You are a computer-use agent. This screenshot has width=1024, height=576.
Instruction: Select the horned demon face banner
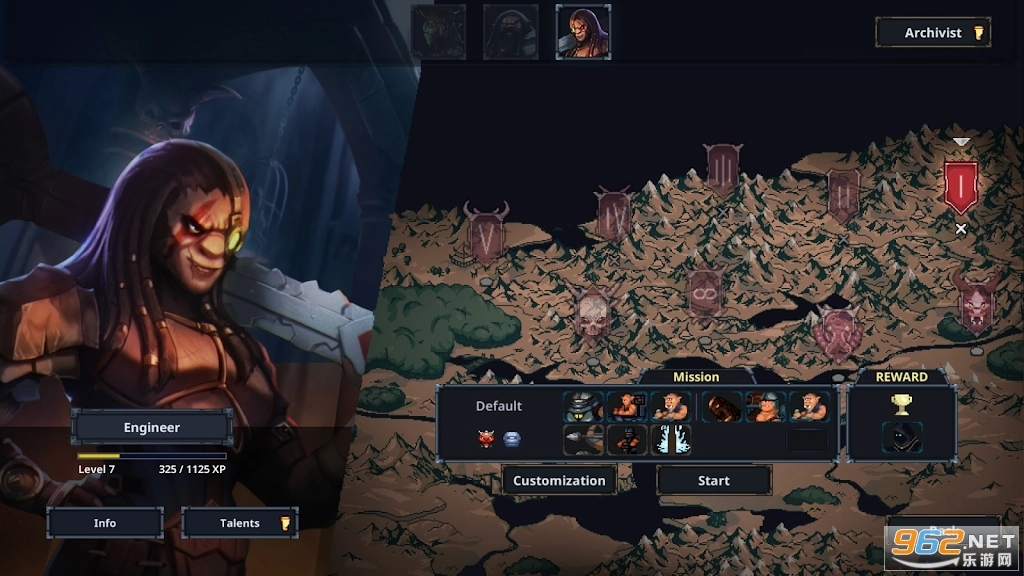coord(974,301)
